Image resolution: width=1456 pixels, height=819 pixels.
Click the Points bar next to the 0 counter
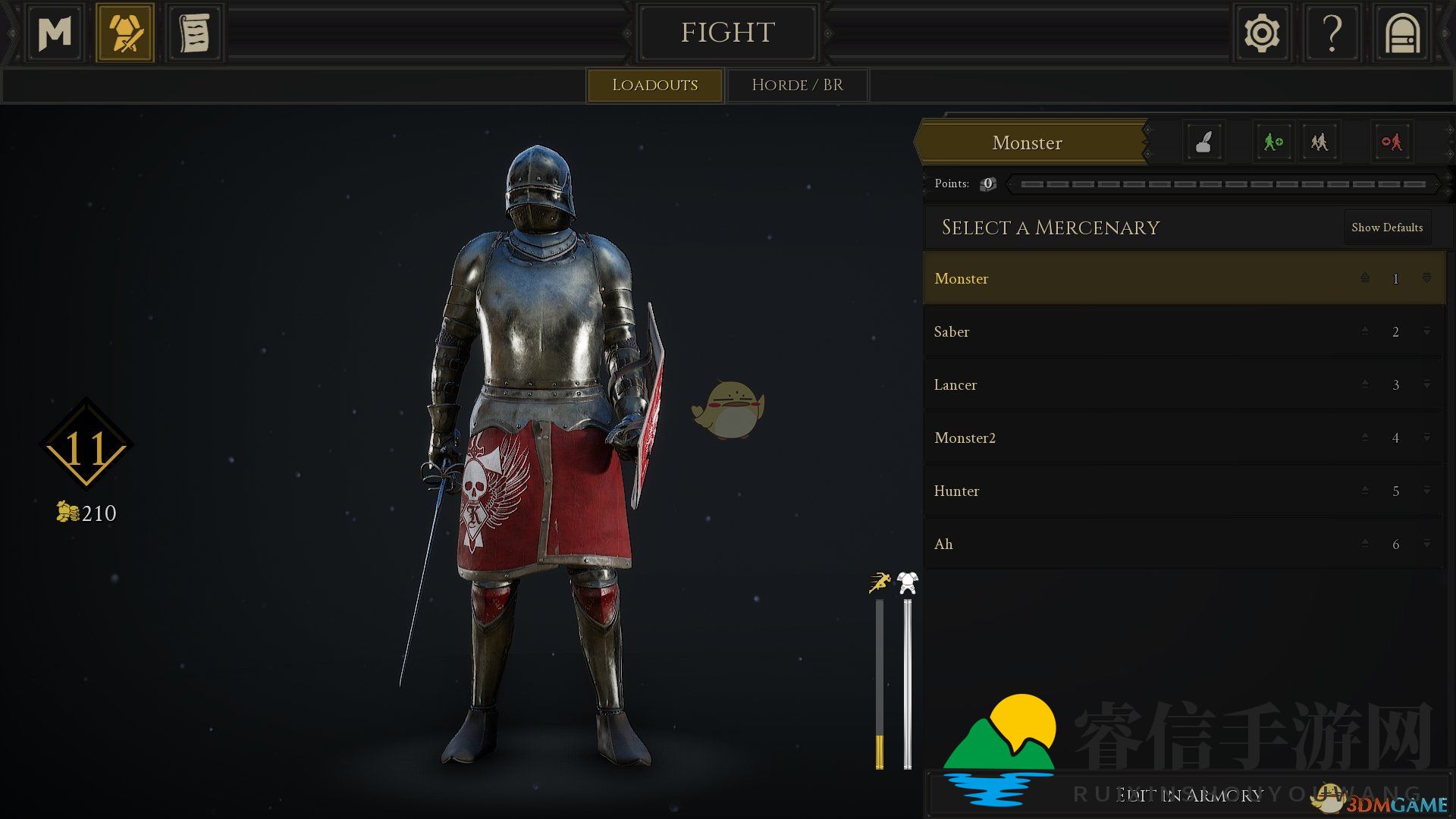pyautogui.click(x=1225, y=184)
